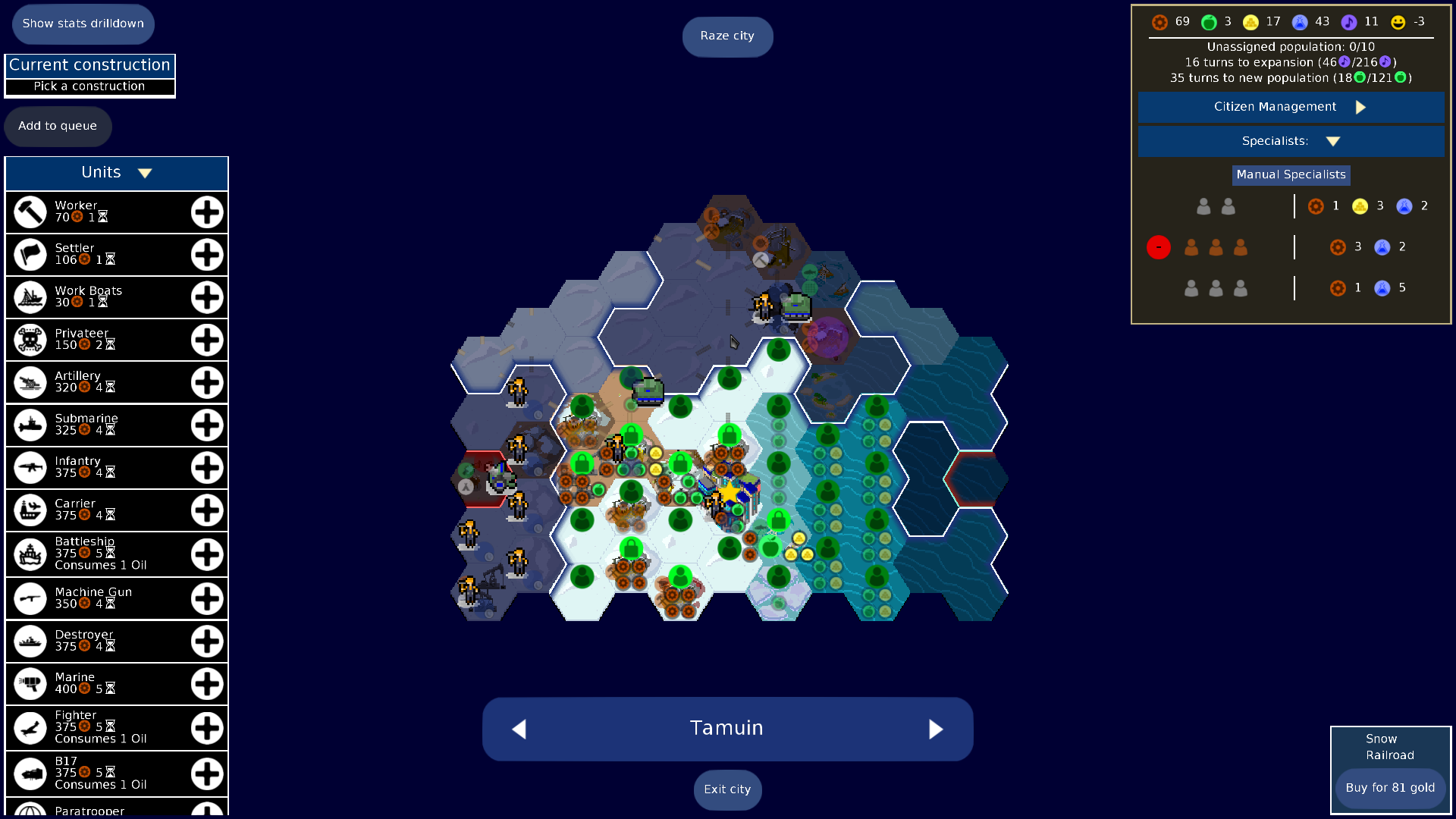Open Pick a construction

(89, 86)
